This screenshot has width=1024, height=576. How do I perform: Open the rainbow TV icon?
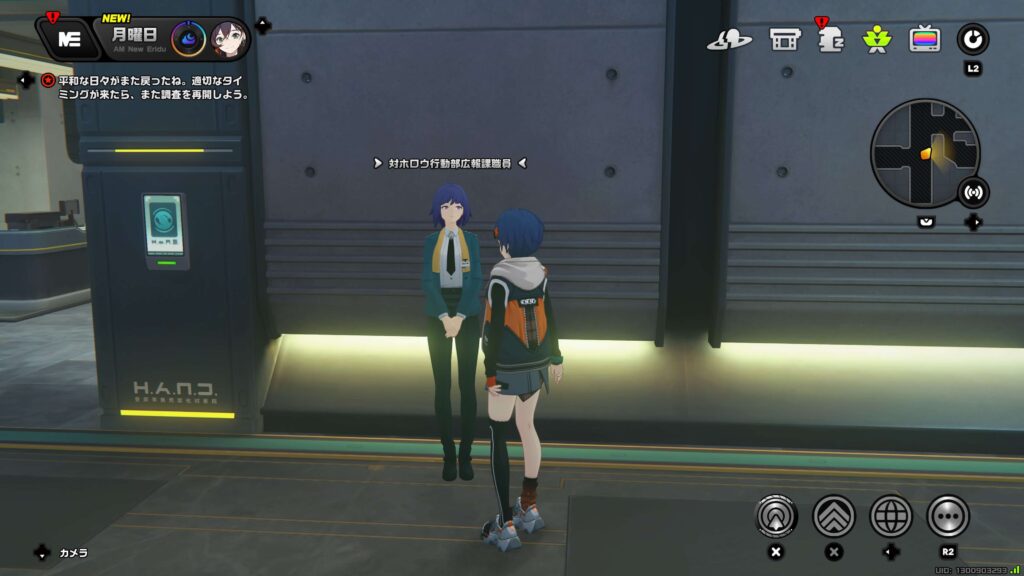point(924,39)
